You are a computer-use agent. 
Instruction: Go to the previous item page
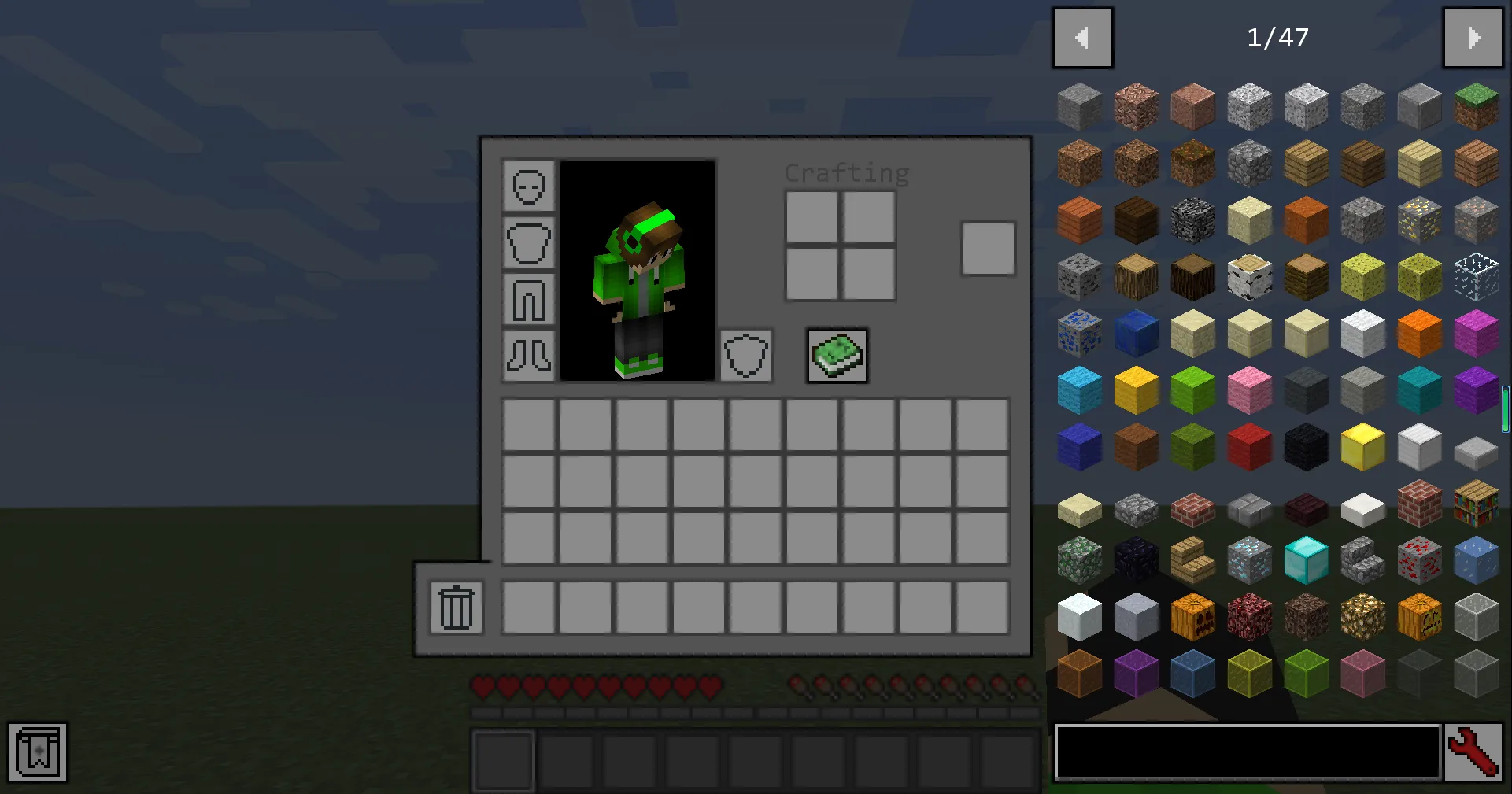click(1082, 37)
